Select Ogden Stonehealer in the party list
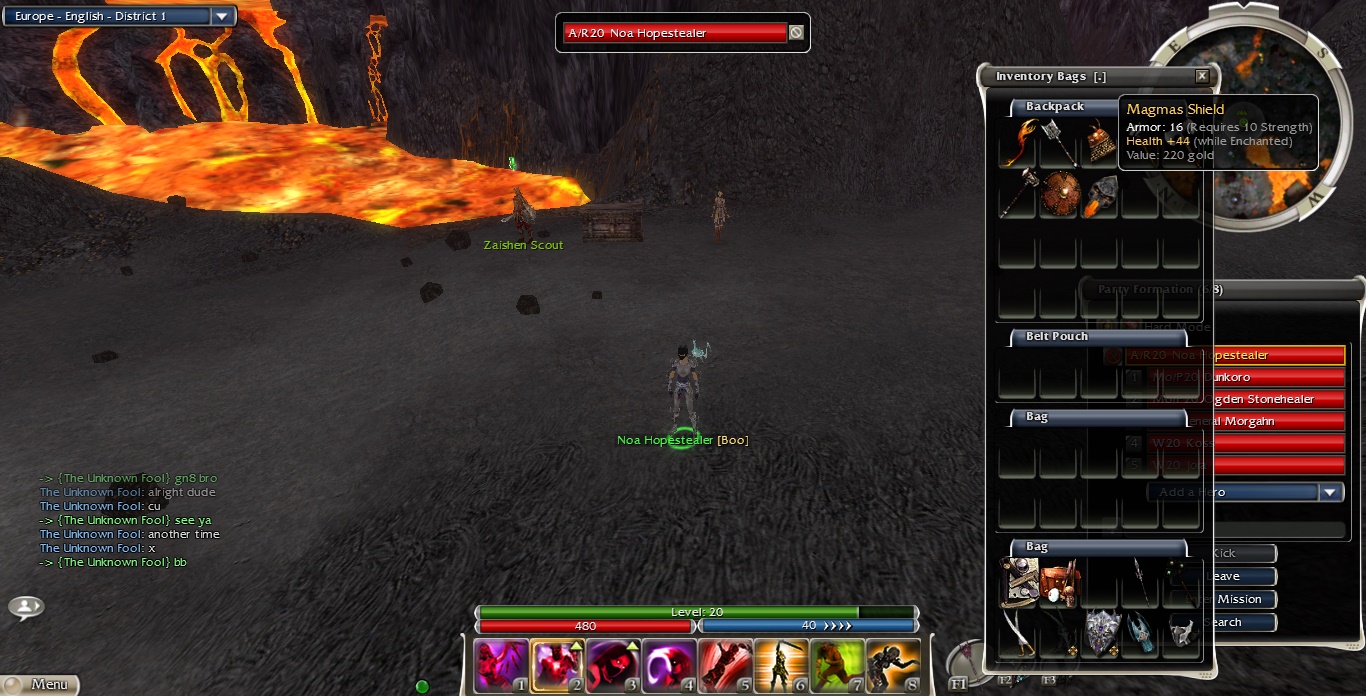The height and width of the screenshot is (696, 1366). coord(1270,399)
